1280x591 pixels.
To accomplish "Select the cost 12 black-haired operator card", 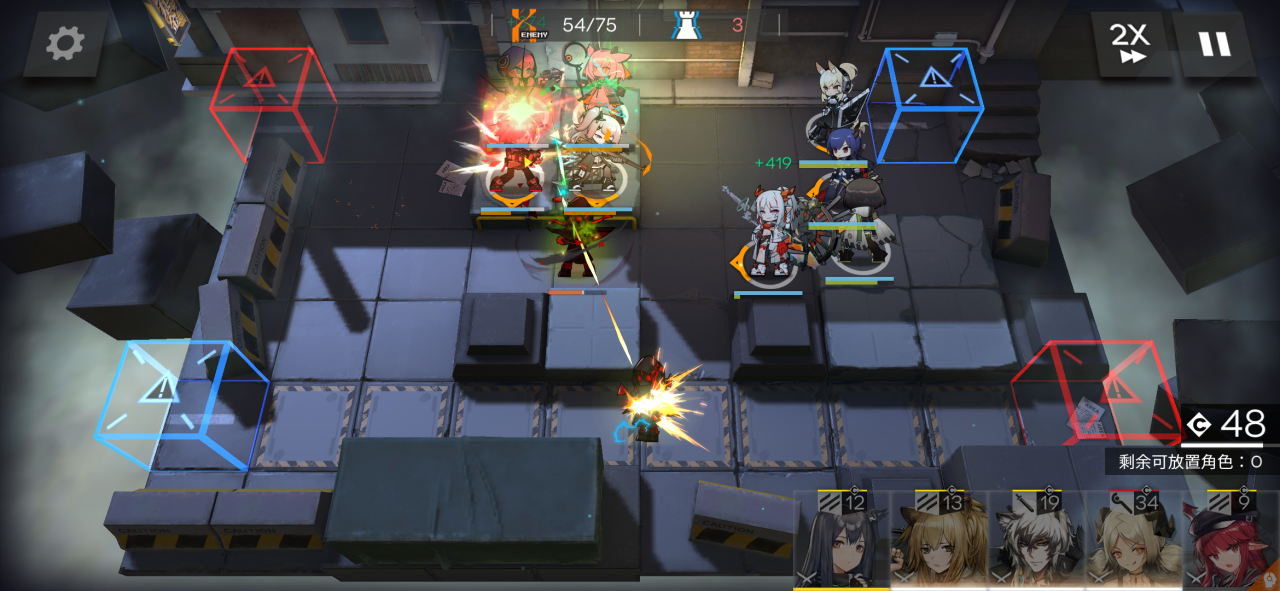I will point(842,540).
